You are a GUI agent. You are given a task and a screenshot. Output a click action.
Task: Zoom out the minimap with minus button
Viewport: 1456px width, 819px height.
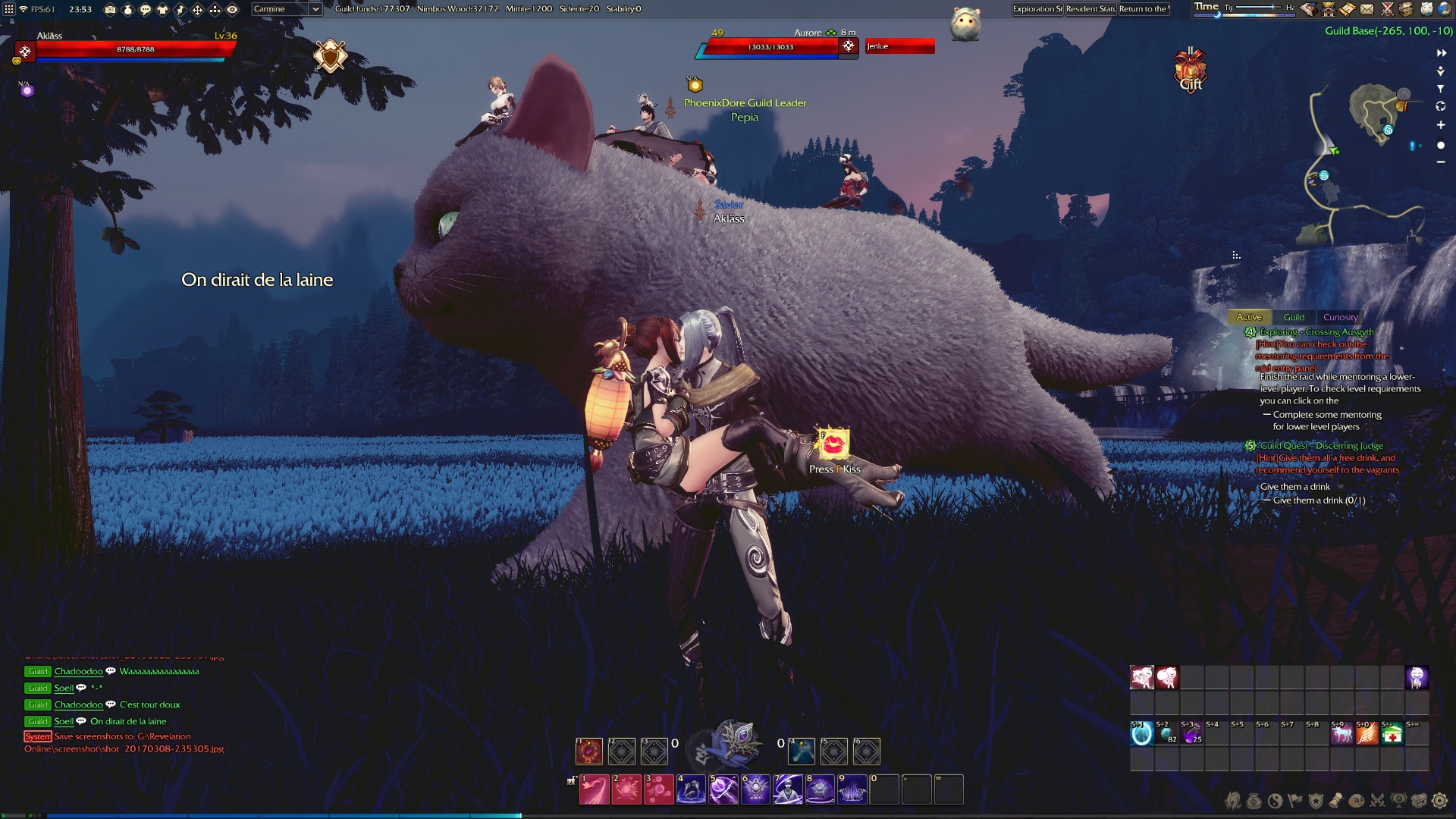click(1440, 162)
